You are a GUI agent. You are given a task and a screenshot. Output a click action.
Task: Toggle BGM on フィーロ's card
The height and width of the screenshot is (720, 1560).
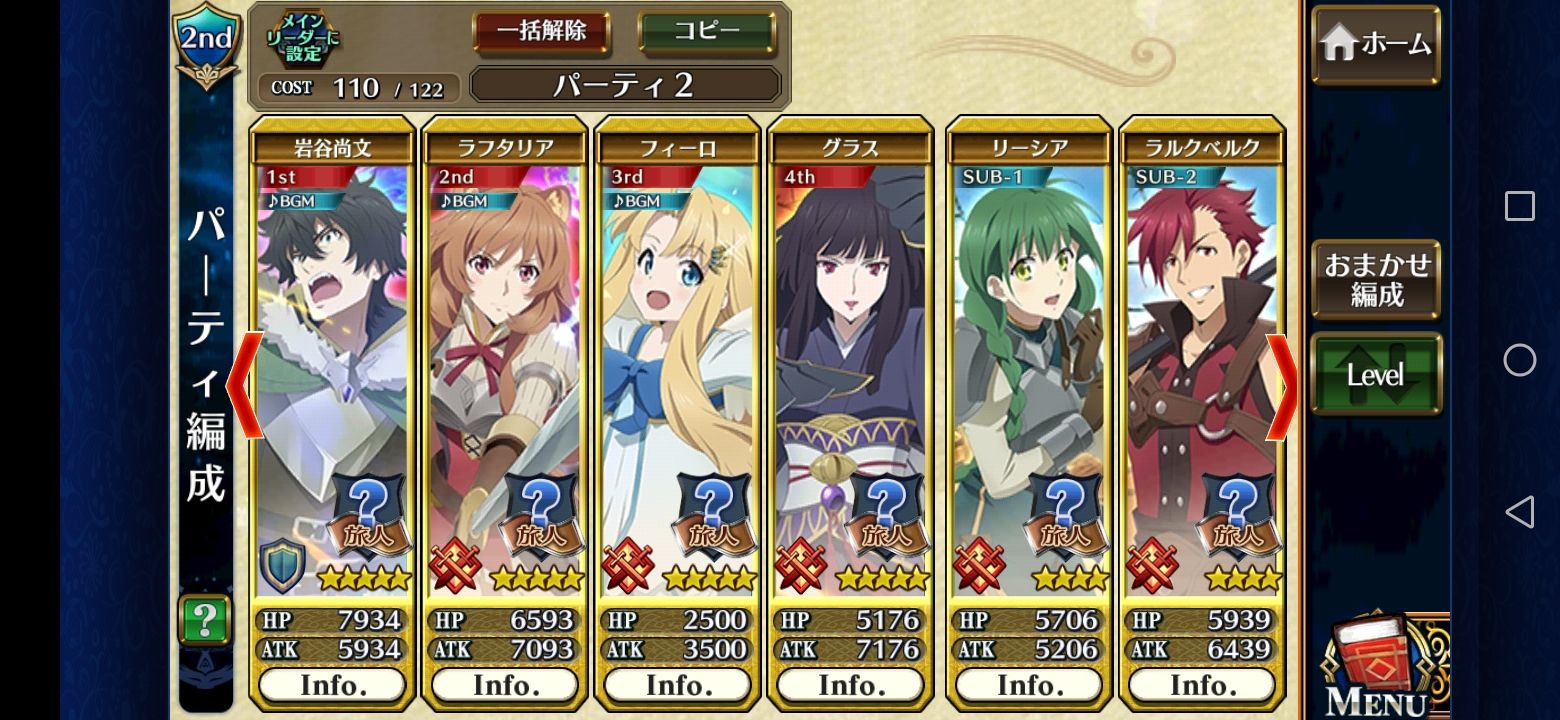point(641,199)
